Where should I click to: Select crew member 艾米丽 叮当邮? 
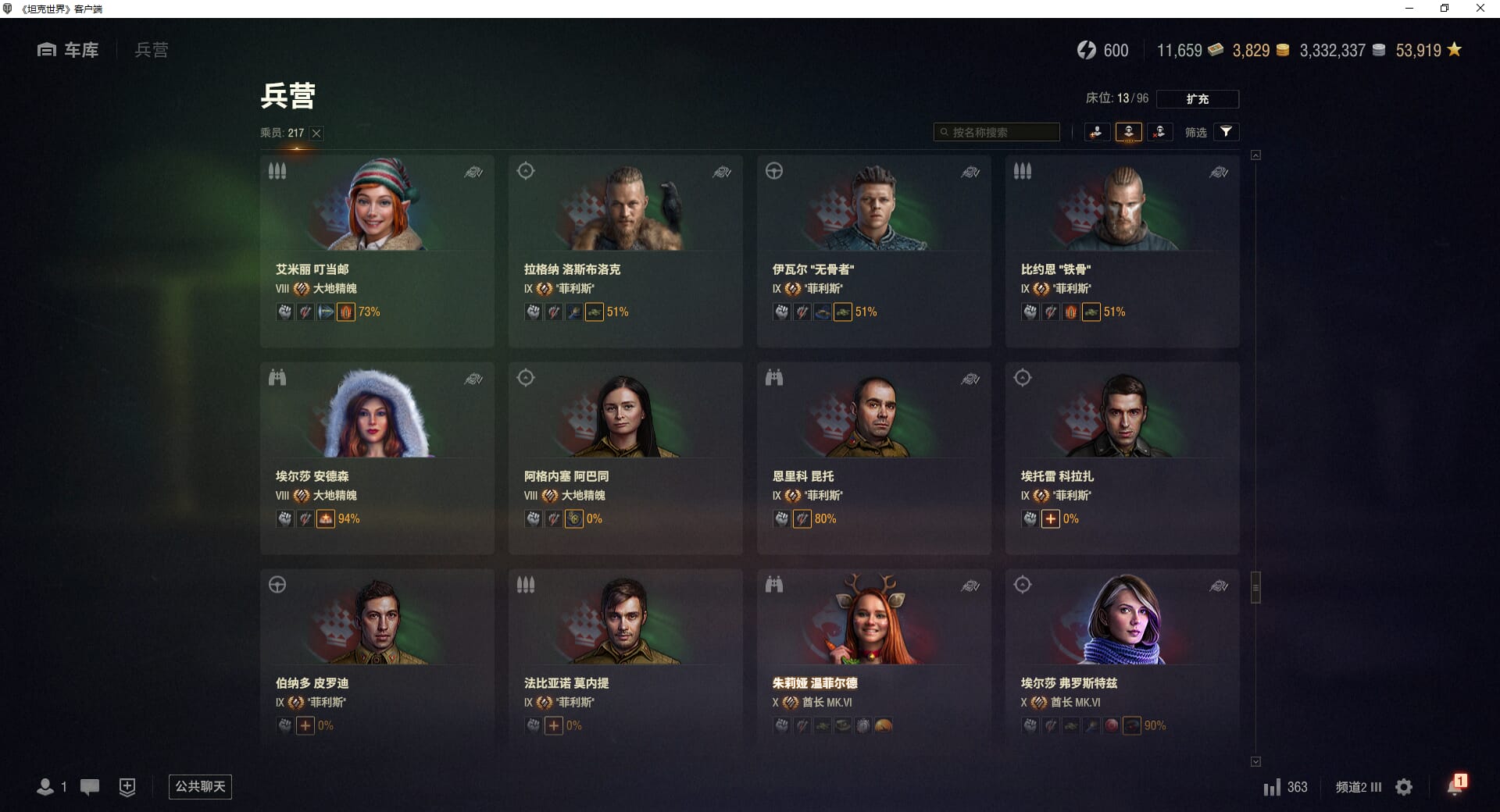377,251
